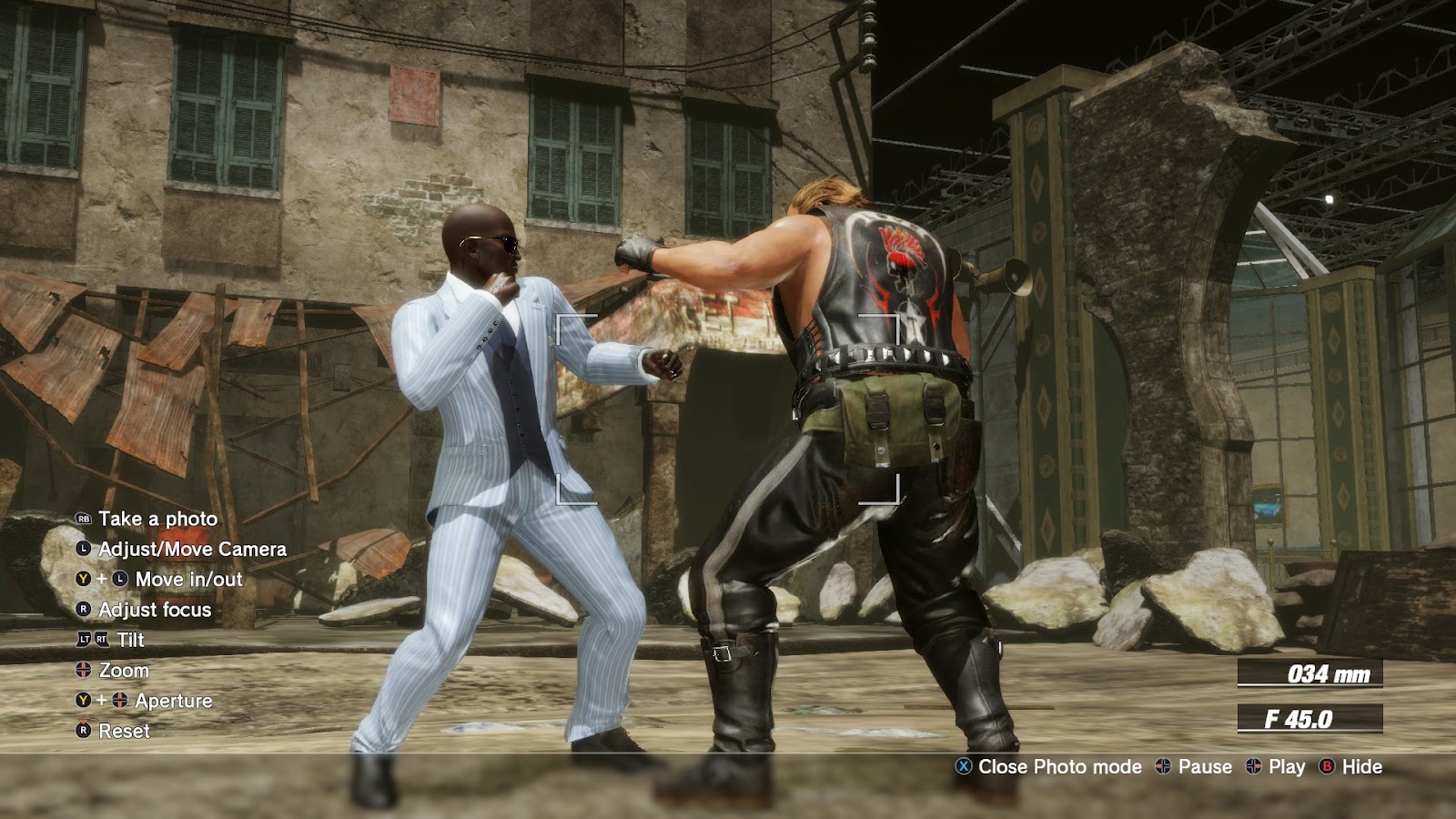Select the Move in/out option
Screen dimensions: 1456x819
(188, 580)
